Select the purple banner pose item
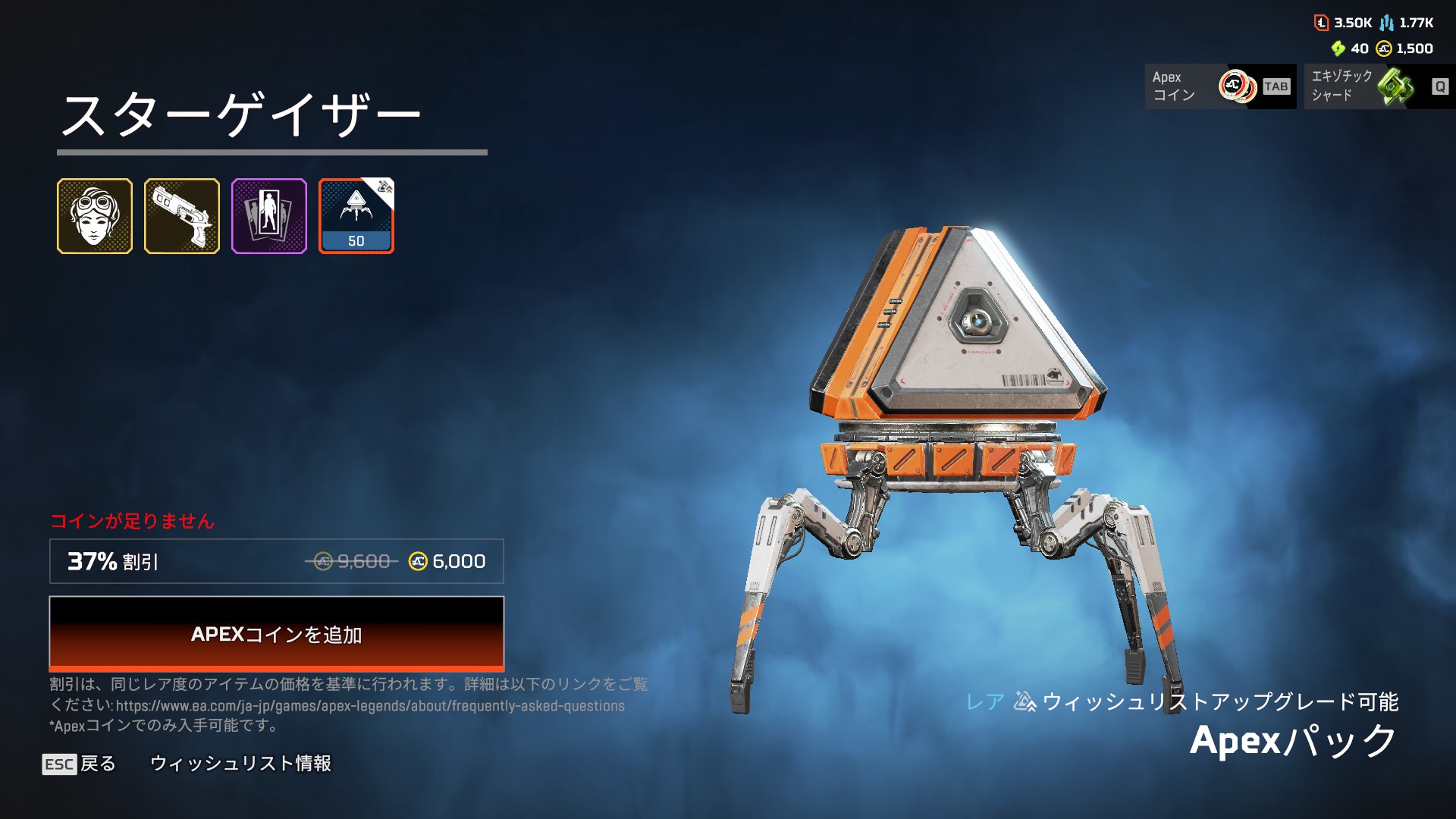 point(269,216)
